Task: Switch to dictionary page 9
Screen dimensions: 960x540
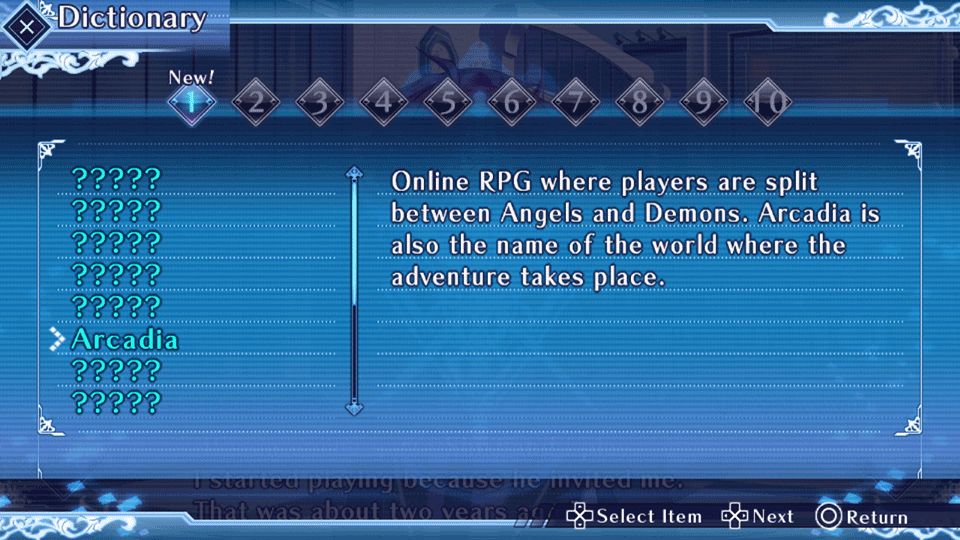Action: pyautogui.click(x=703, y=102)
